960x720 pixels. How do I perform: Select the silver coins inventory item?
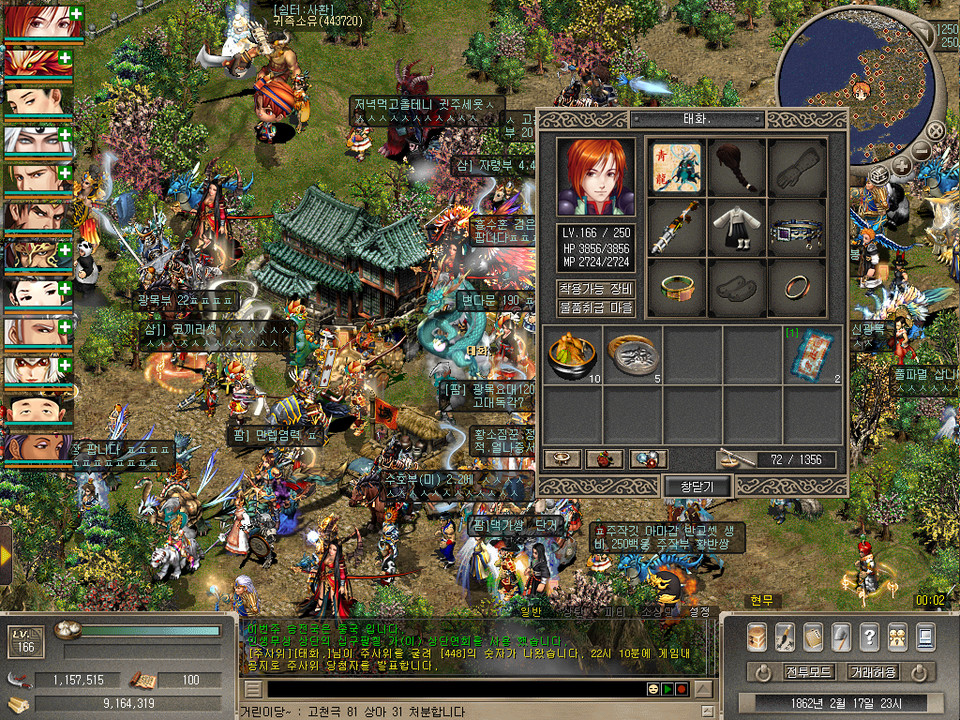632,356
